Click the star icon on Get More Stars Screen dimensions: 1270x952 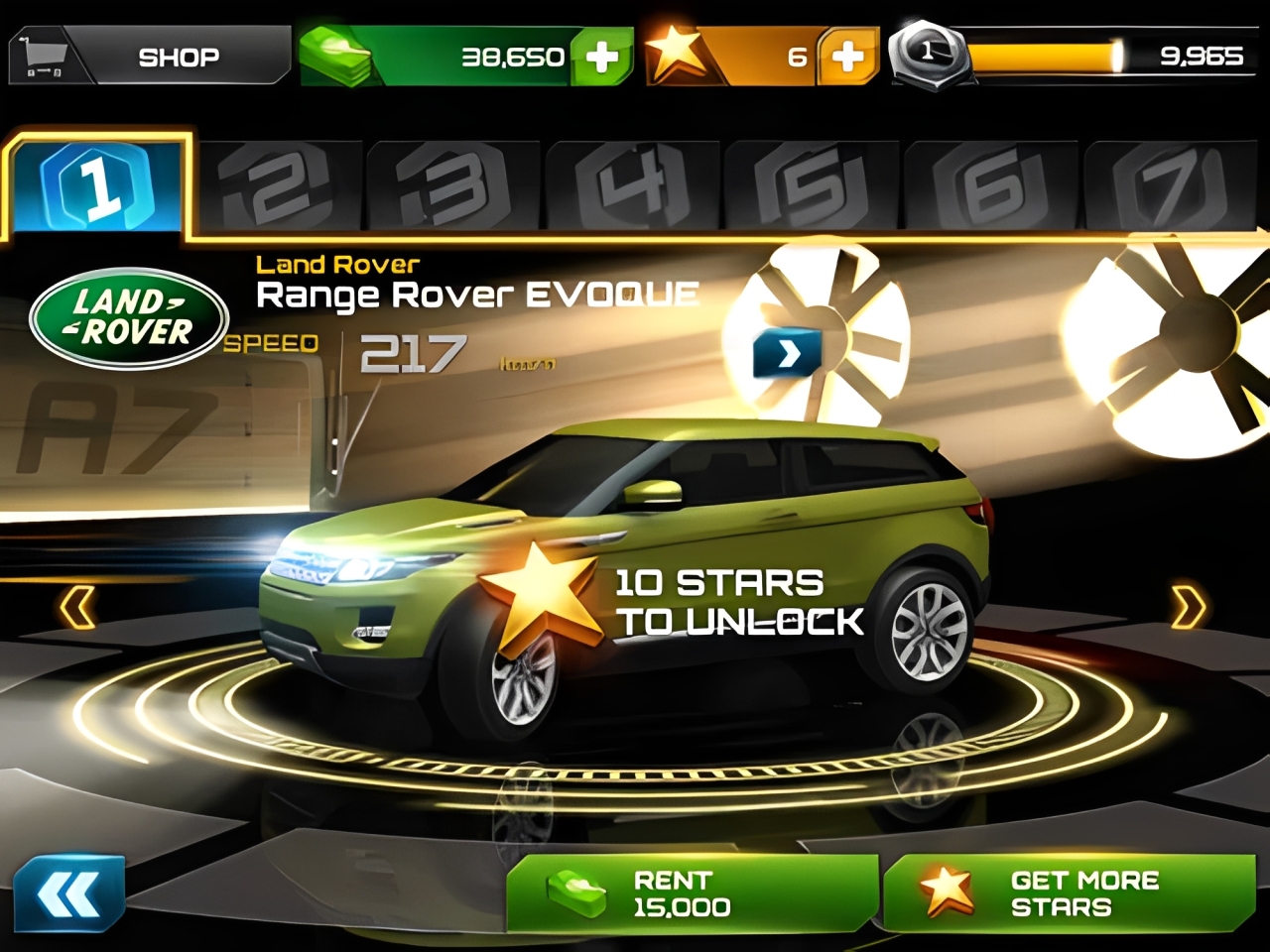click(945, 892)
